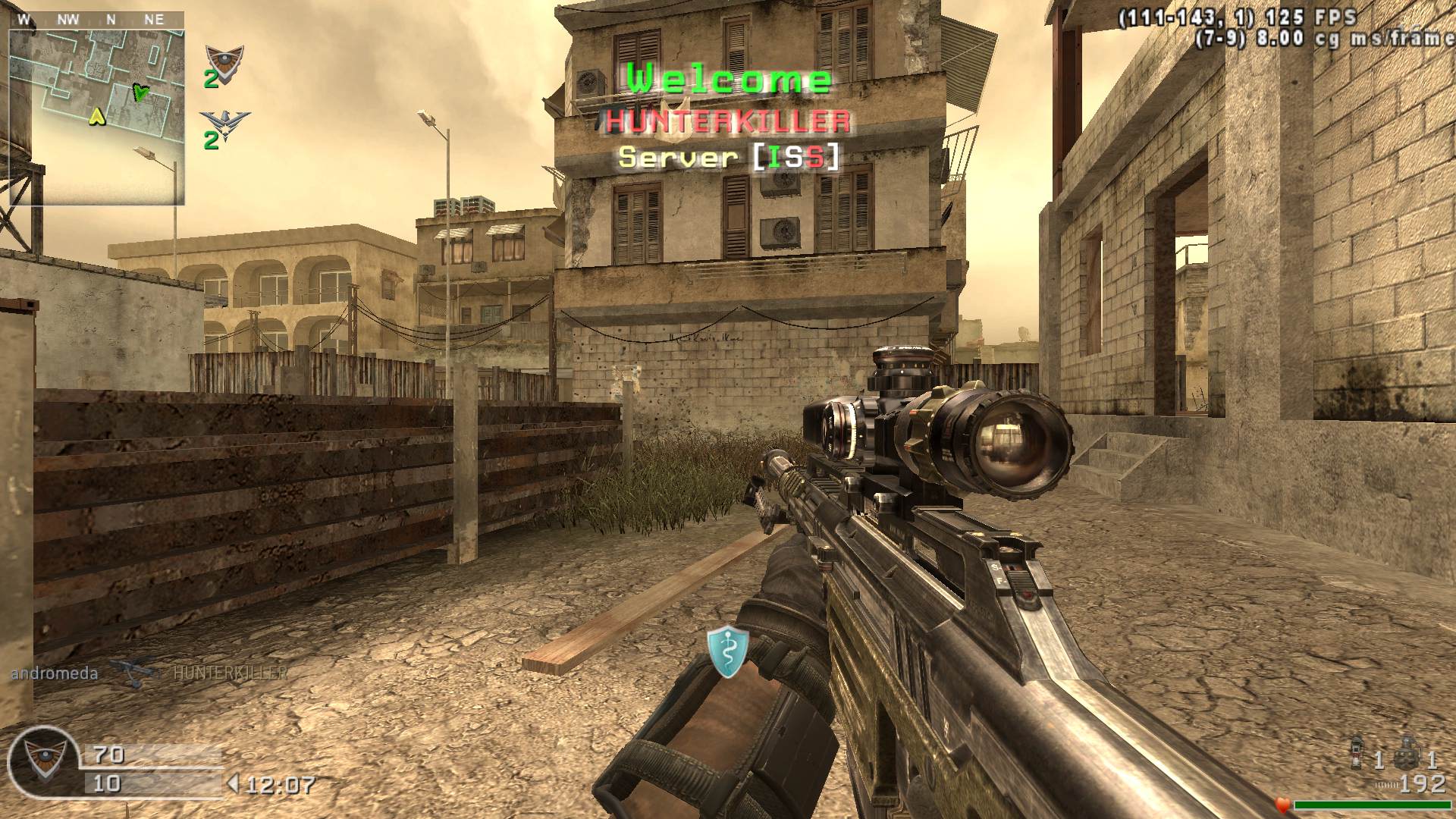The image size is (1456, 819).
Task: Select the yellow player arrow on minimap
Action: [x=96, y=116]
